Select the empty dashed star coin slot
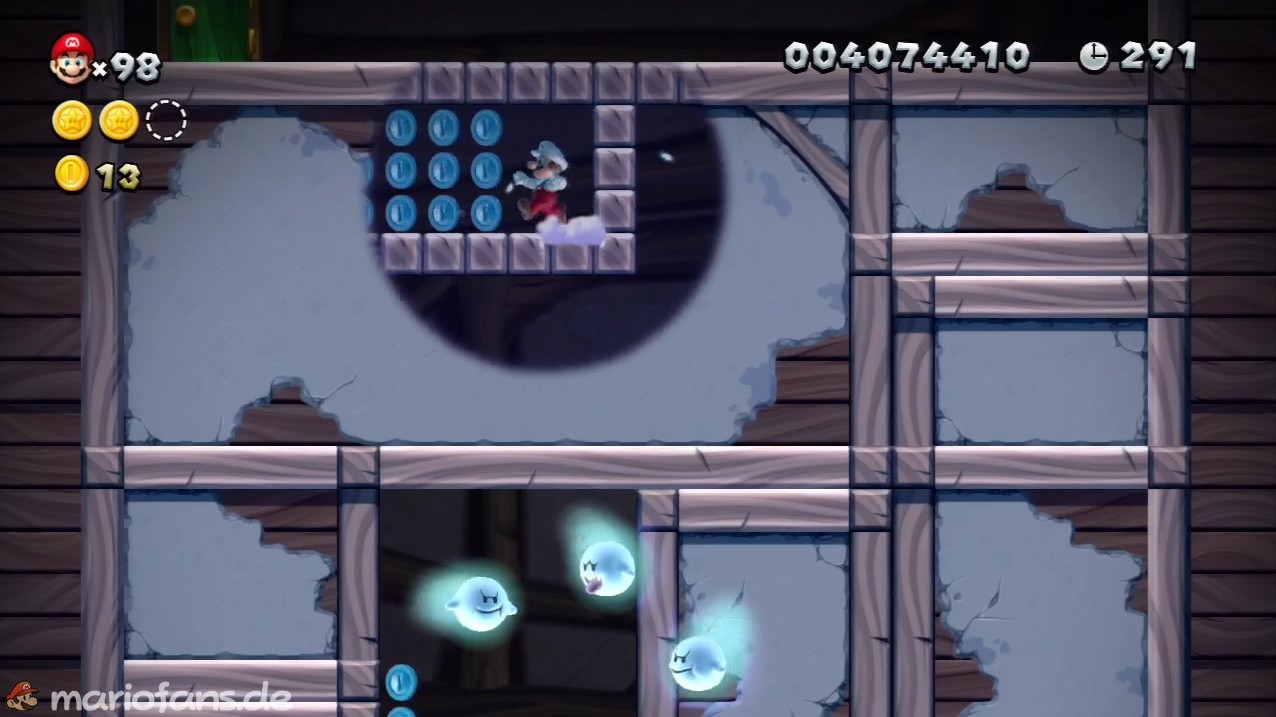 tap(166, 121)
